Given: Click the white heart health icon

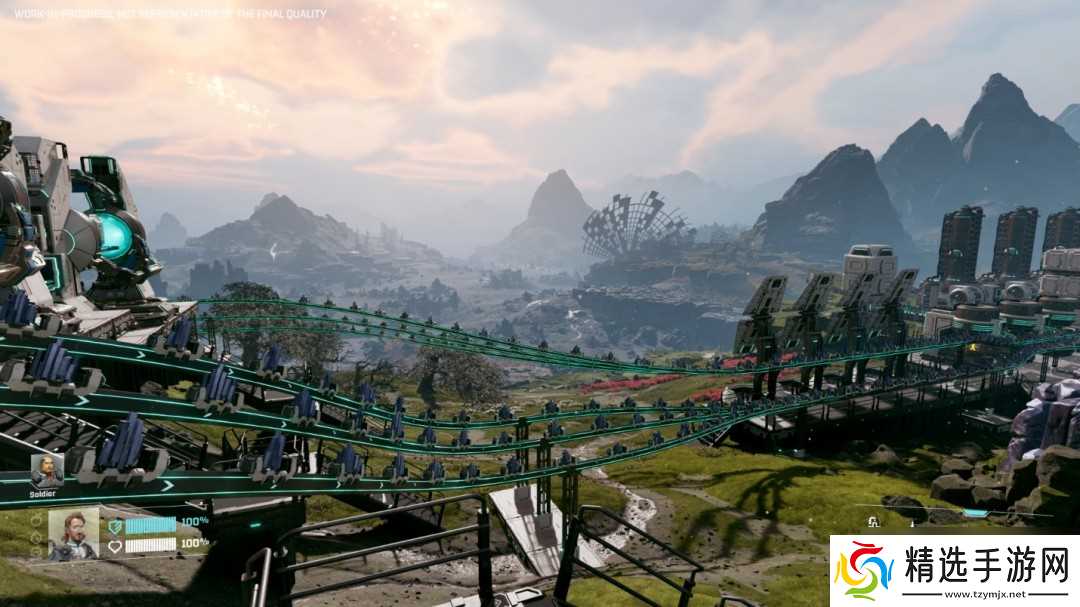Looking at the screenshot, I should click(115, 546).
